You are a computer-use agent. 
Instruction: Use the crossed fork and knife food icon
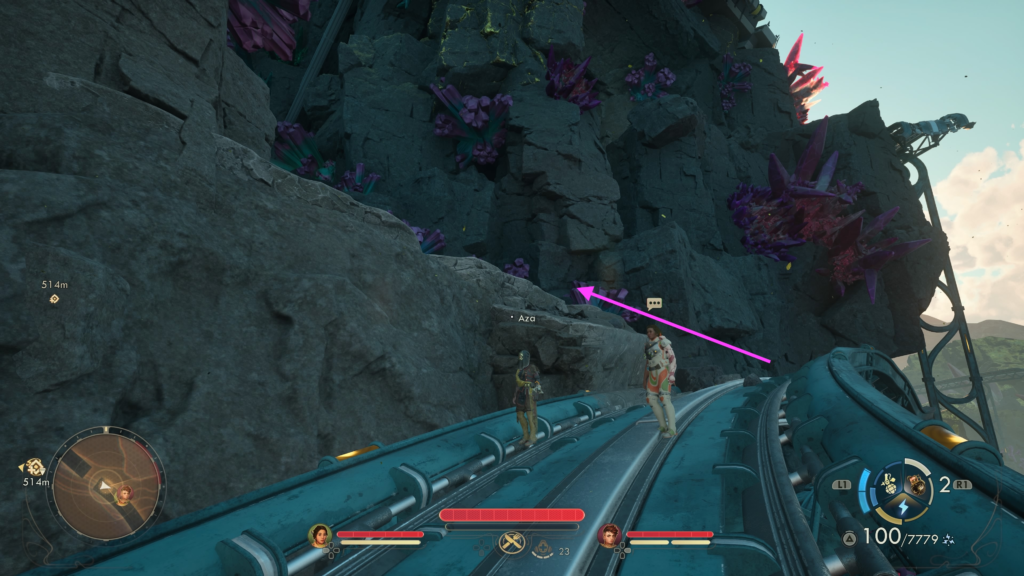510,543
